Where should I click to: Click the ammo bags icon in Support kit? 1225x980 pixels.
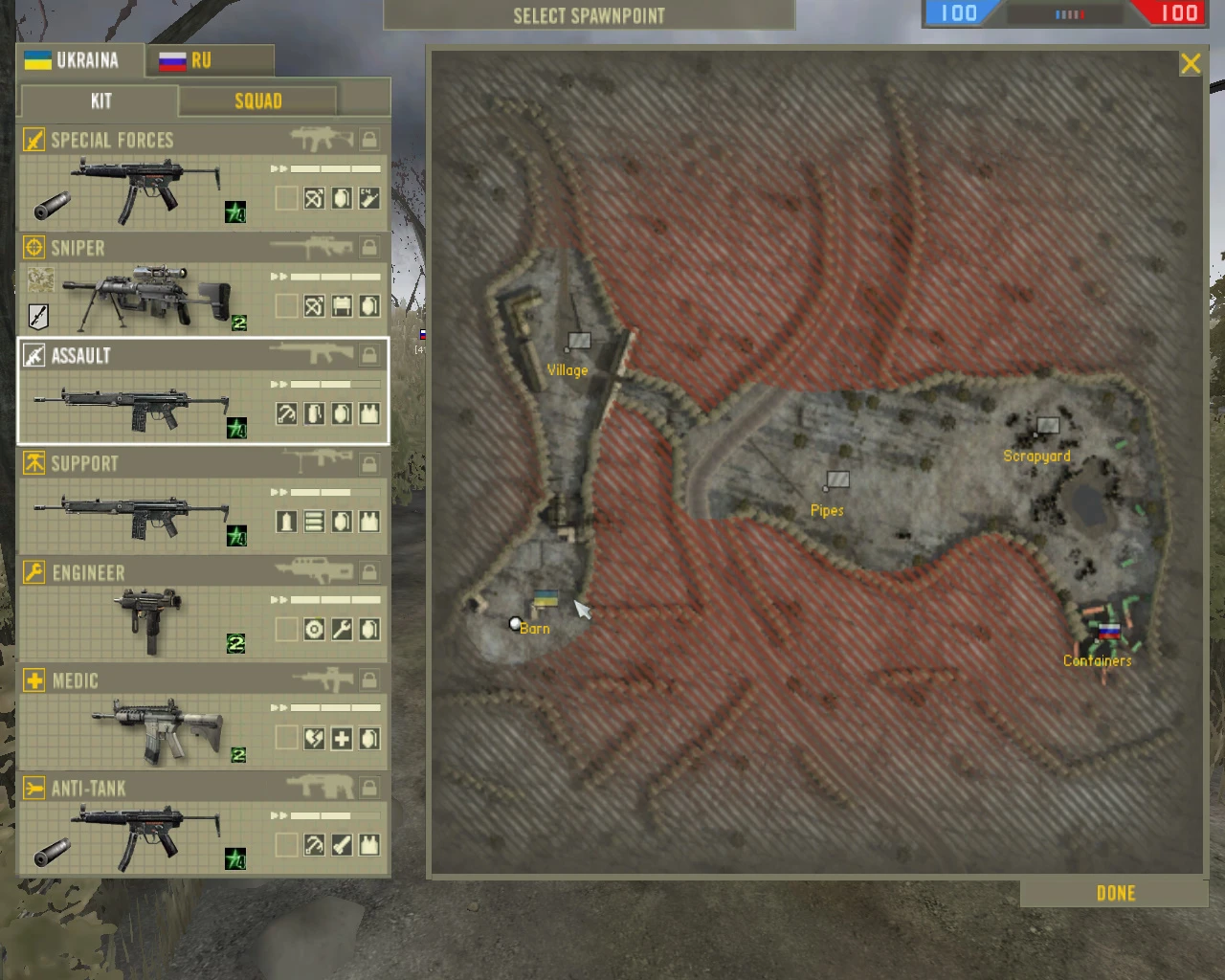click(x=314, y=522)
